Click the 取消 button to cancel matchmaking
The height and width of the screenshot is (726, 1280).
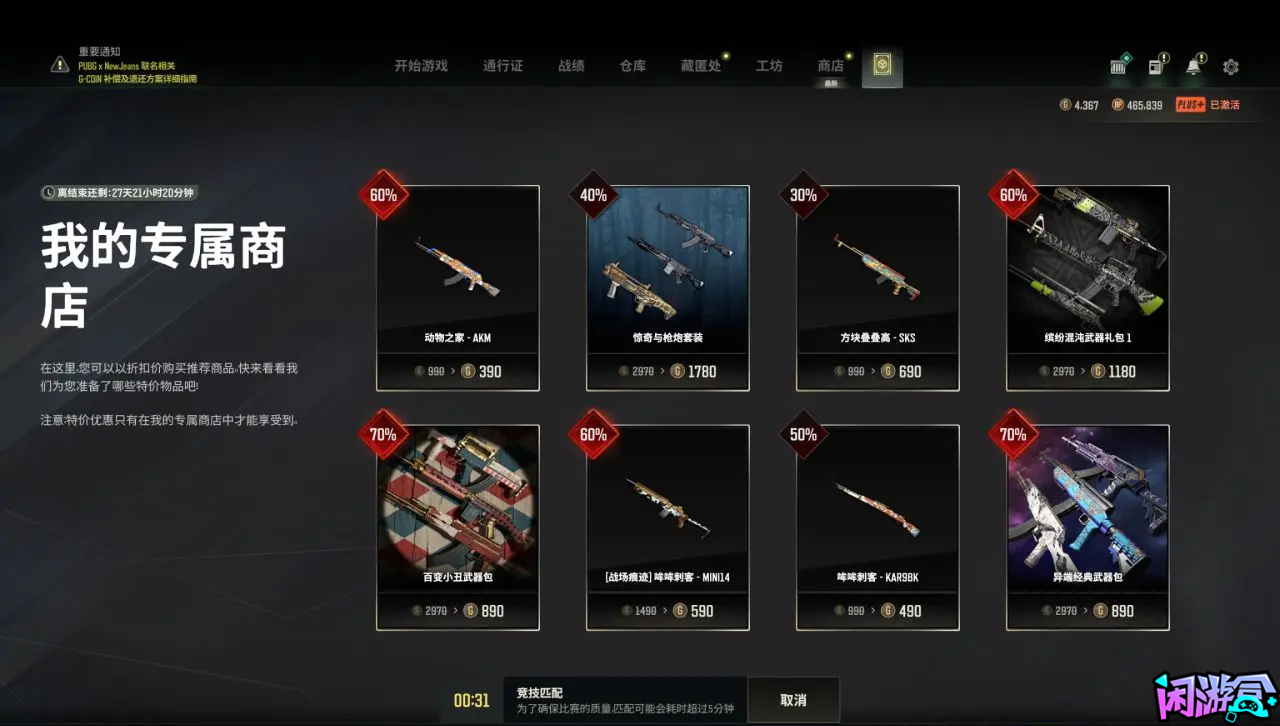point(791,698)
